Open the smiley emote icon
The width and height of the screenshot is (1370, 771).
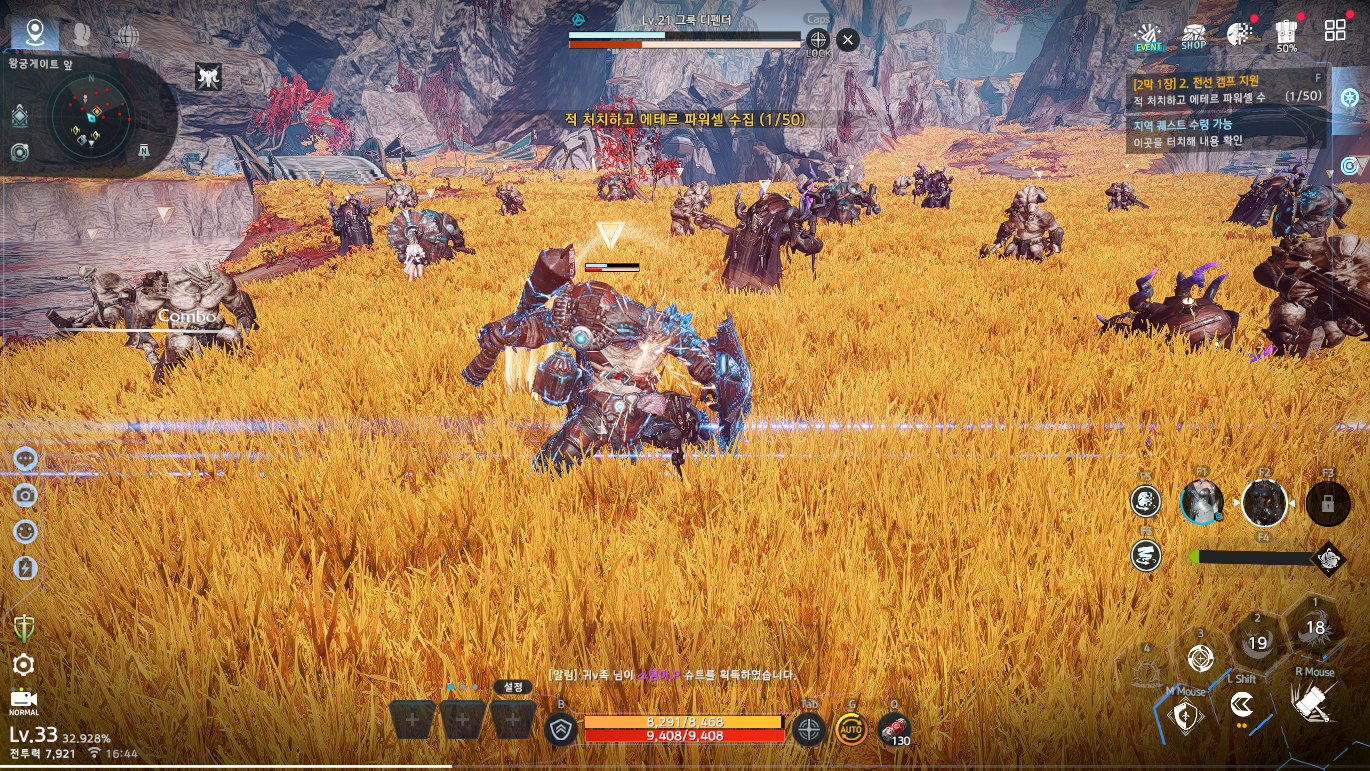click(26, 531)
